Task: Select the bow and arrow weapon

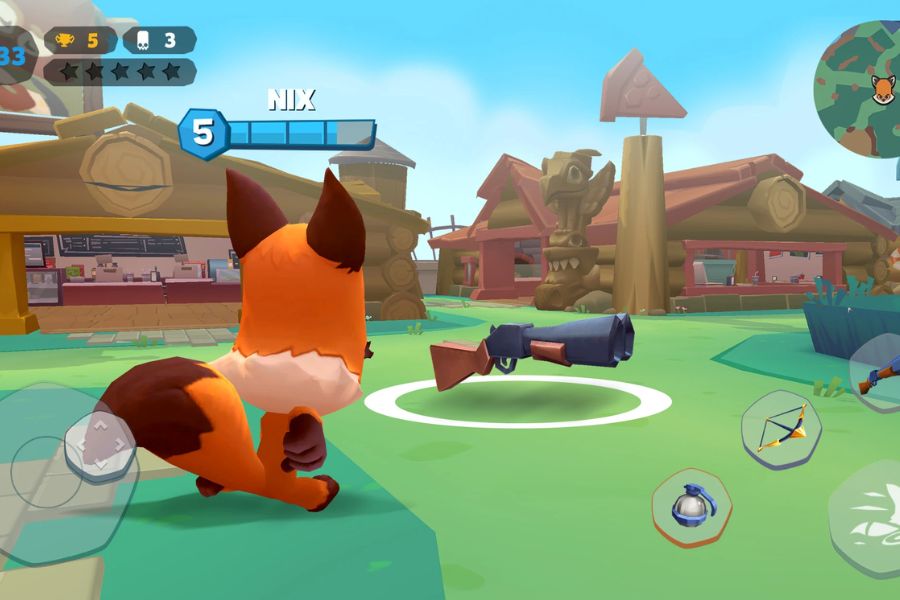Action: point(781,430)
